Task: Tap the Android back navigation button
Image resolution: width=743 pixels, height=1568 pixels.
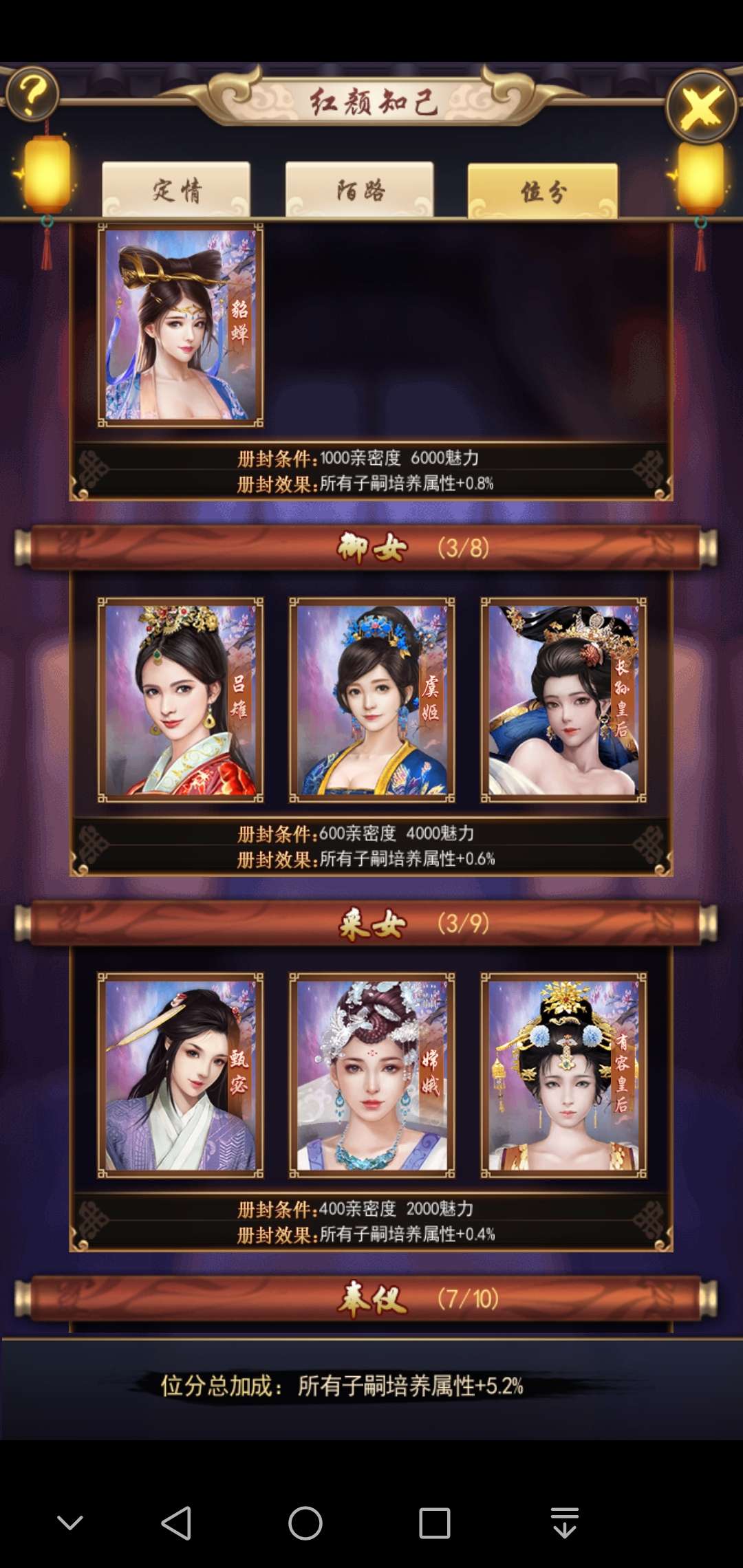Action: pos(176,1523)
